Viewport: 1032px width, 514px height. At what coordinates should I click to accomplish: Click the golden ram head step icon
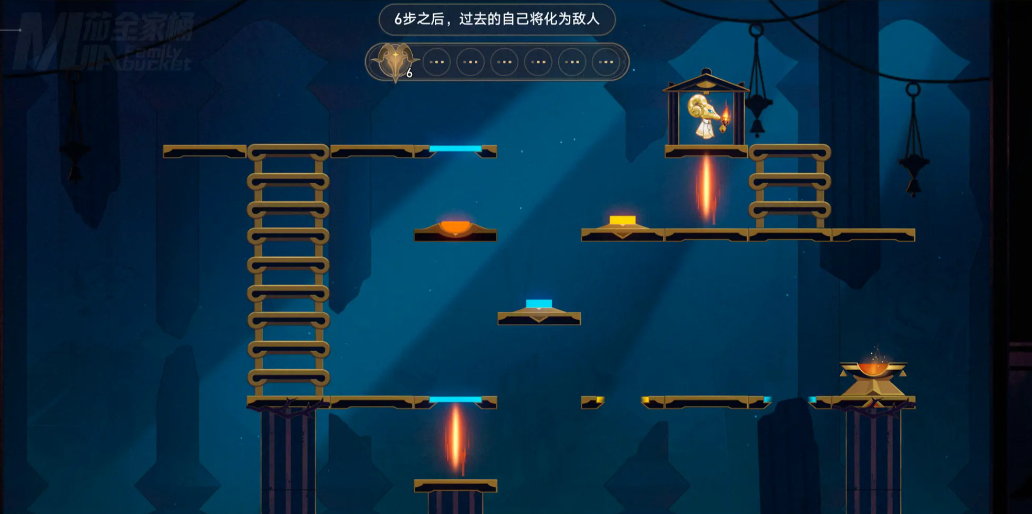[x=394, y=62]
